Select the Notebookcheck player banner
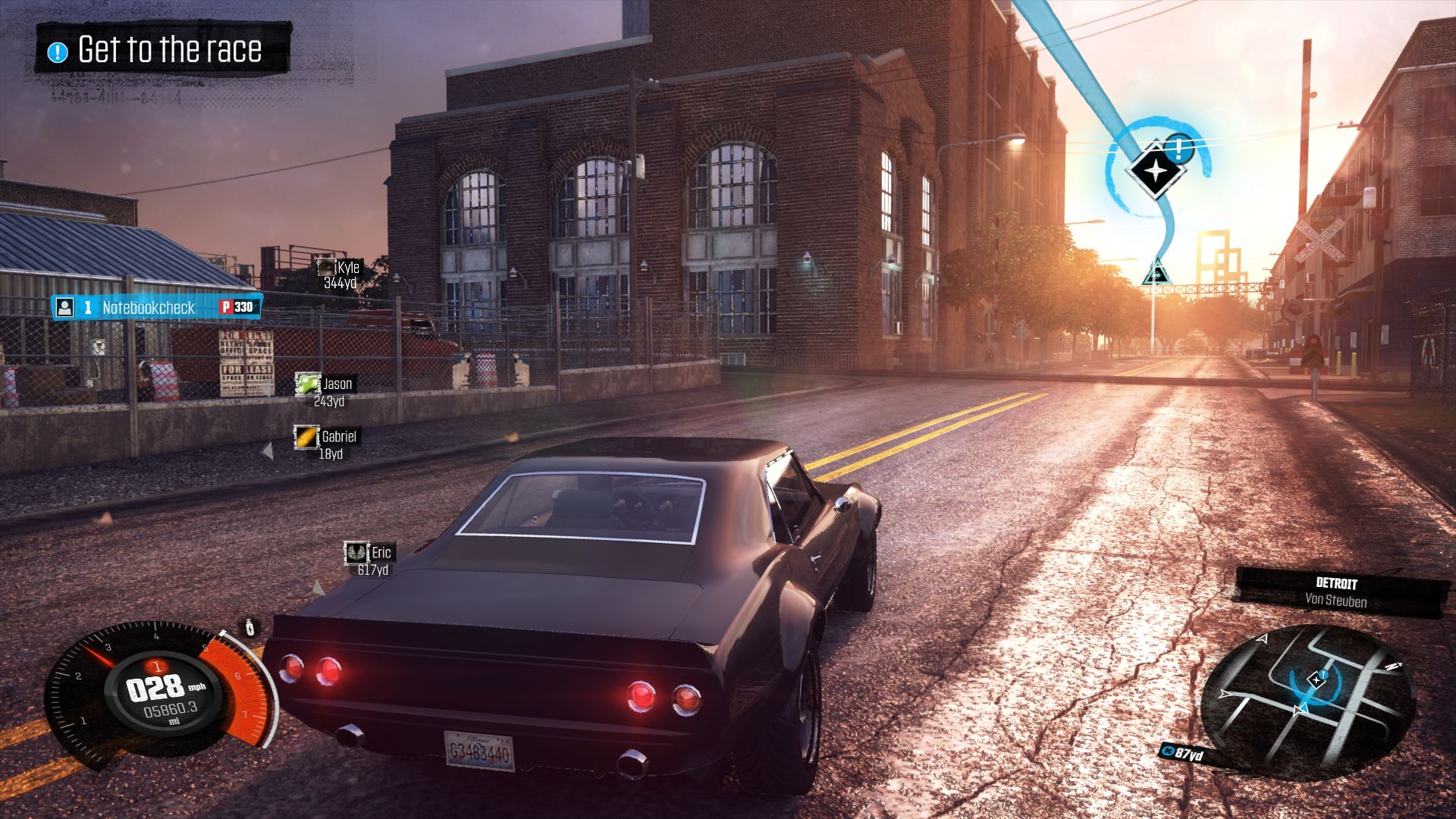Image resolution: width=1456 pixels, height=819 pixels. point(157,307)
